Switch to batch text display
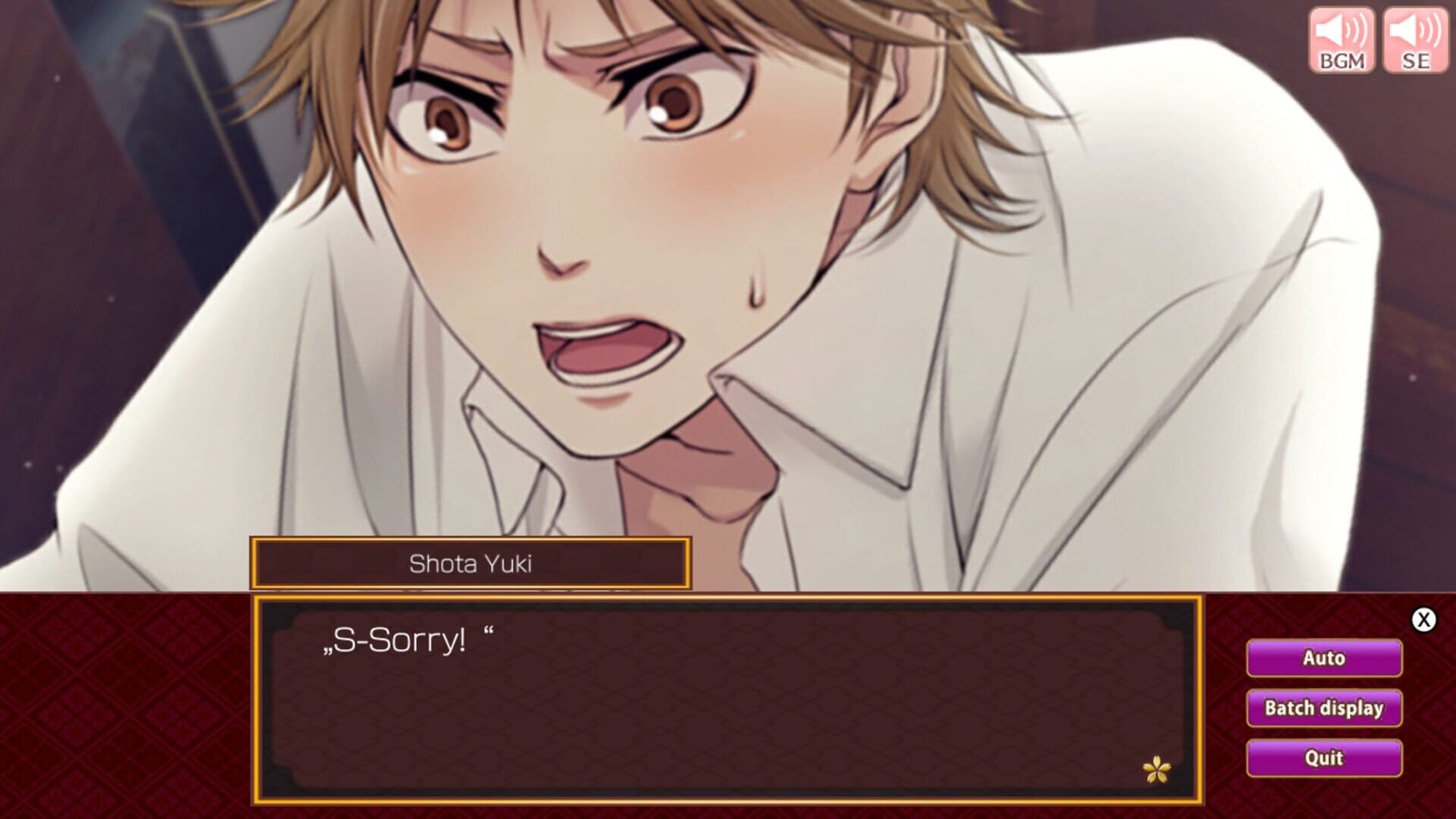The image size is (1456, 819). pyautogui.click(x=1323, y=708)
